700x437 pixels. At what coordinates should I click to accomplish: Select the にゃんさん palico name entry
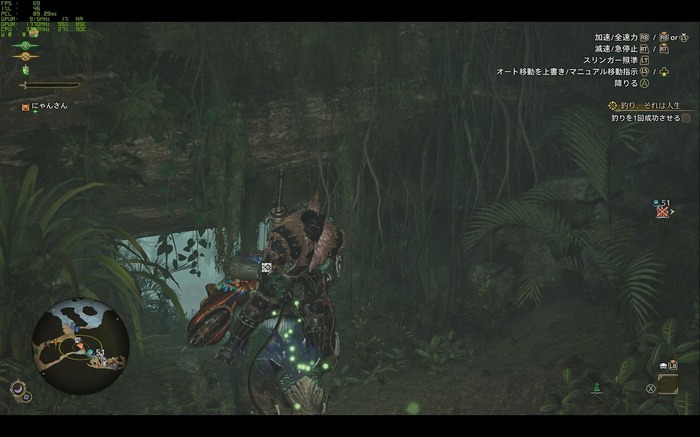coord(45,106)
